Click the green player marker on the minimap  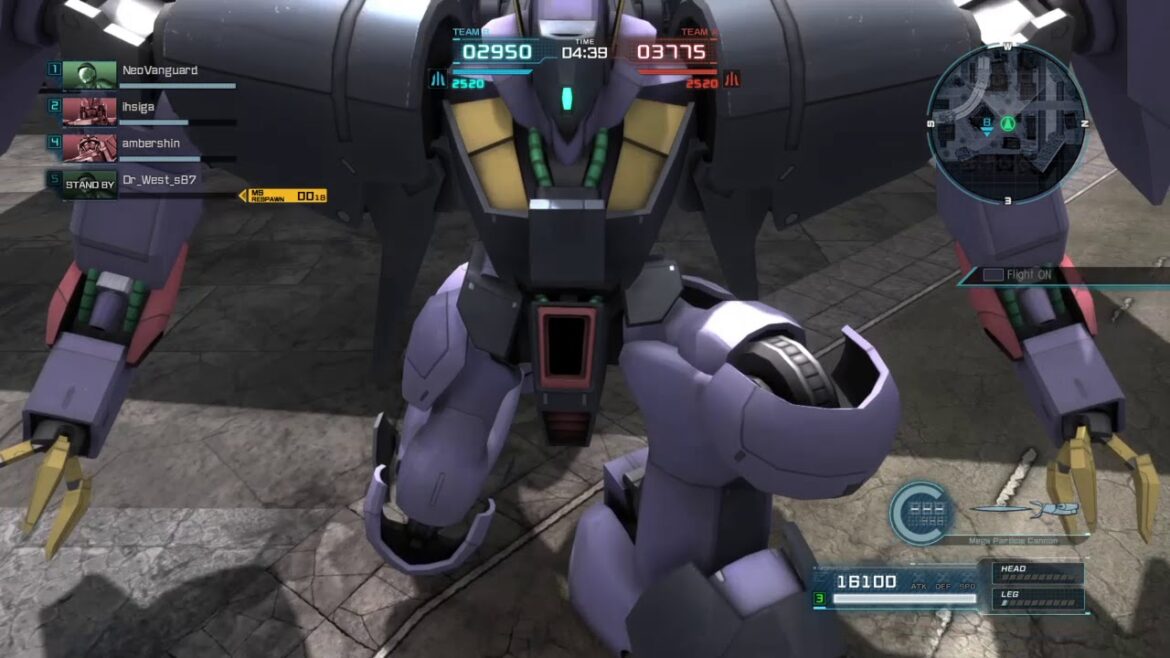pos(1007,124)
